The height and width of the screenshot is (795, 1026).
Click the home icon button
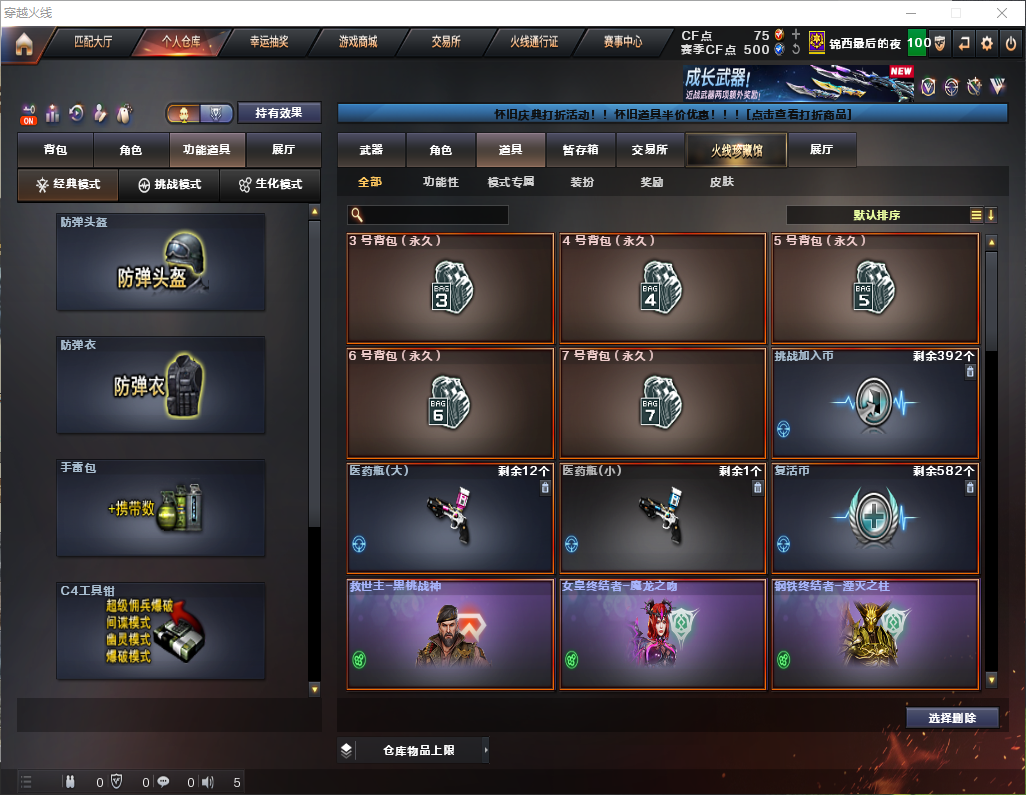[x=24, y=43]
